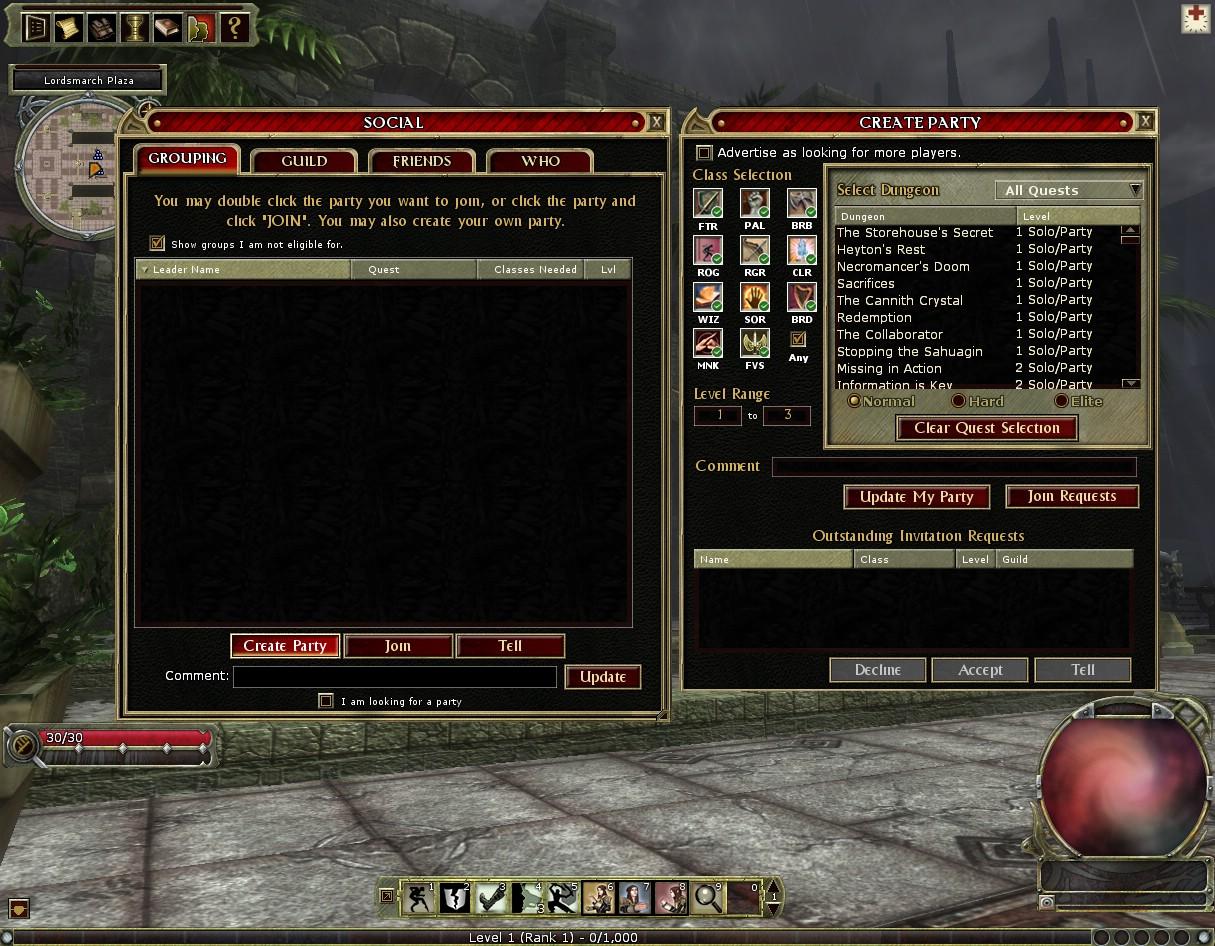Open Join Requests

pos(1071,496)
